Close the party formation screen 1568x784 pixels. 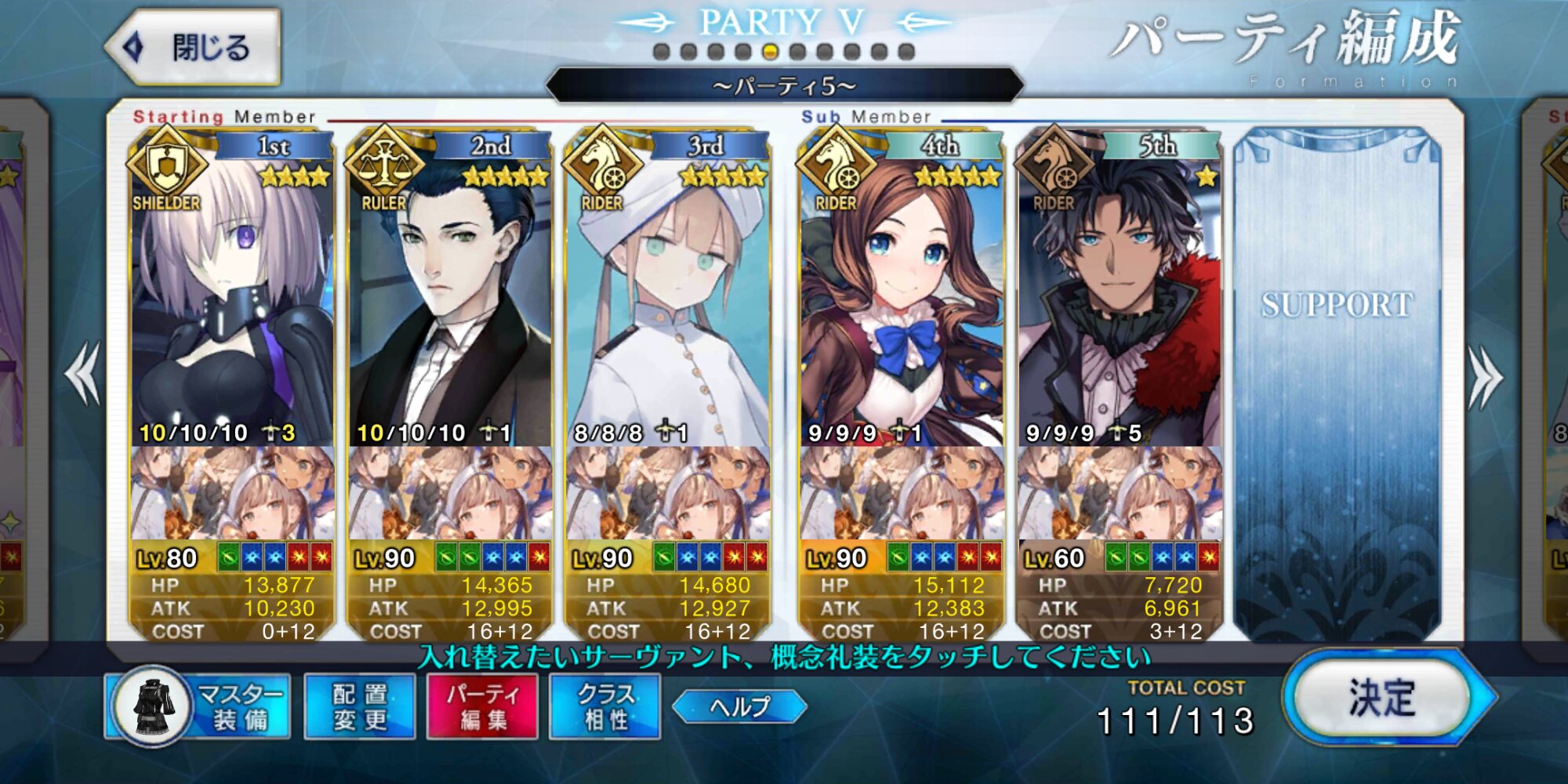point(194,47)
